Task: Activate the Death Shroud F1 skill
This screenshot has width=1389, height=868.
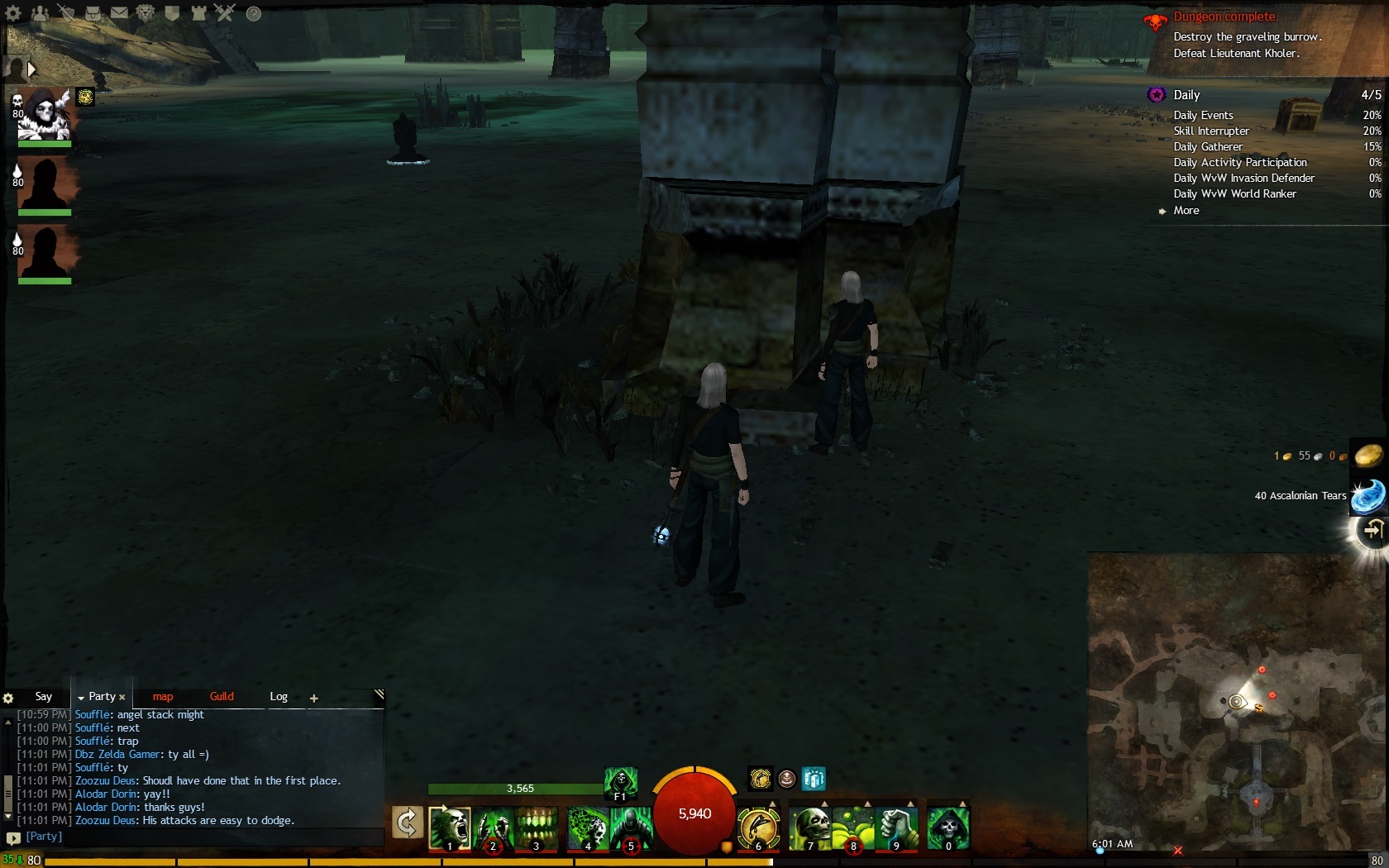Action: (x=620, y=783)
